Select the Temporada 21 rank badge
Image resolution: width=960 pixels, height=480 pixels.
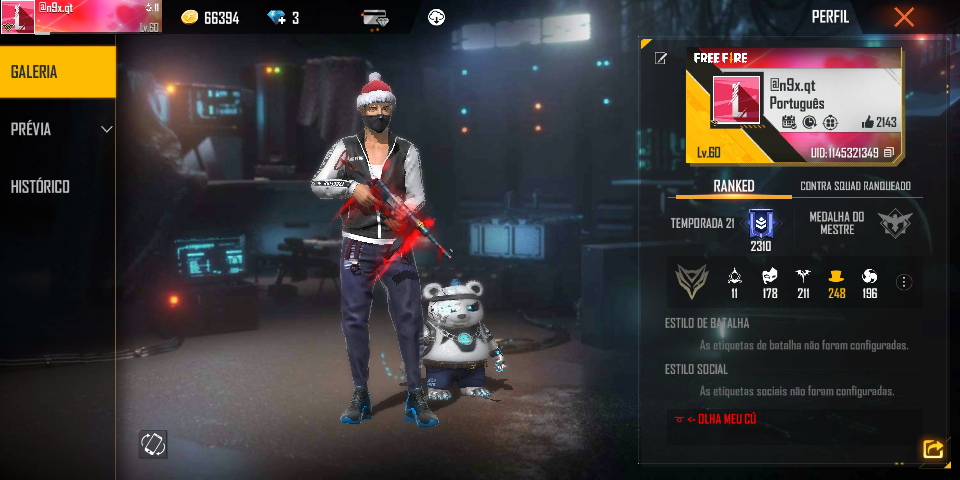point(760,222)
